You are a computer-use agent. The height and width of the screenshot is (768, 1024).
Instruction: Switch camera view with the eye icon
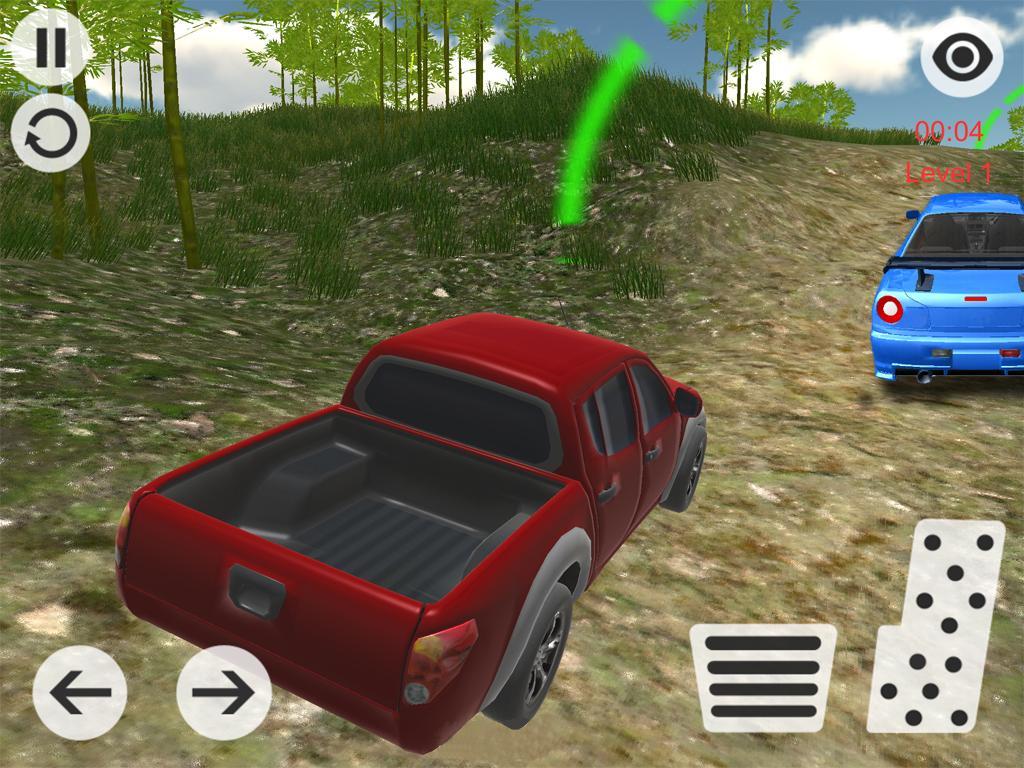[x=961, y=56]
